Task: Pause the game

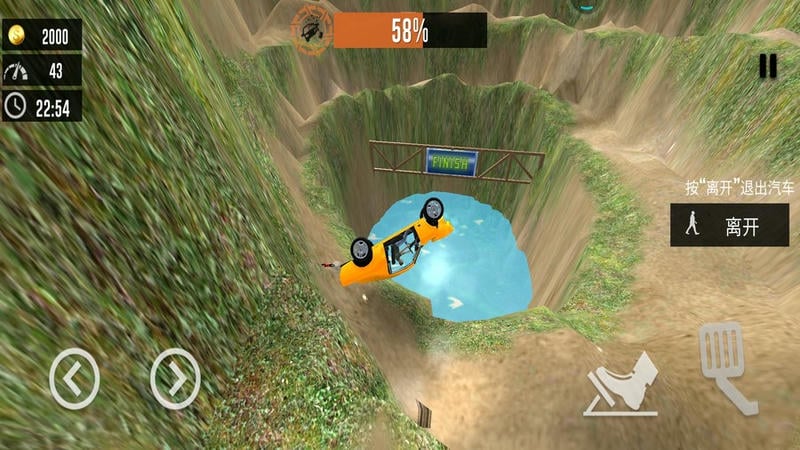Action: pyautogui.click(x=767, y=66)
